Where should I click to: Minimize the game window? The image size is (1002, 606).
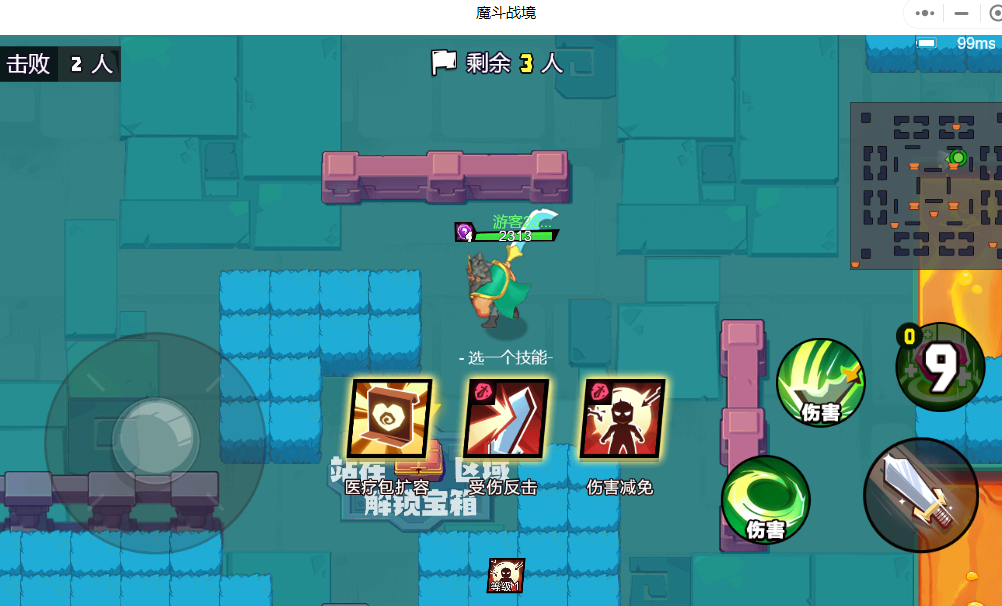tap(961, 14)
